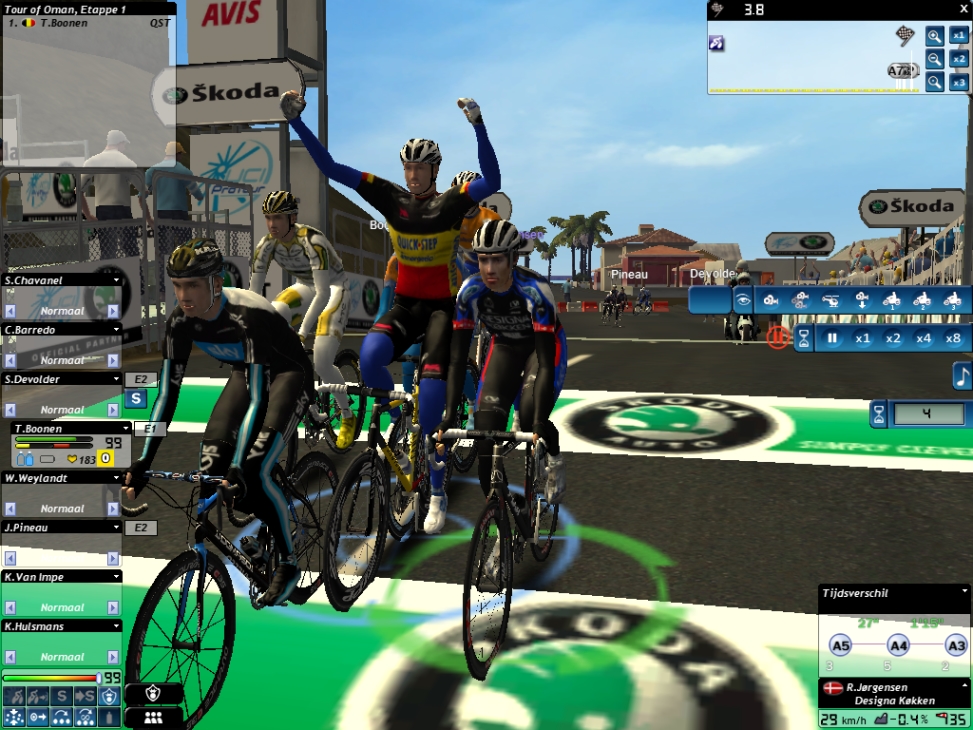Click the sprint 'S' action button
Image resolution: width=973 pixels, height=730 pixels.
[x=62, y=695]
